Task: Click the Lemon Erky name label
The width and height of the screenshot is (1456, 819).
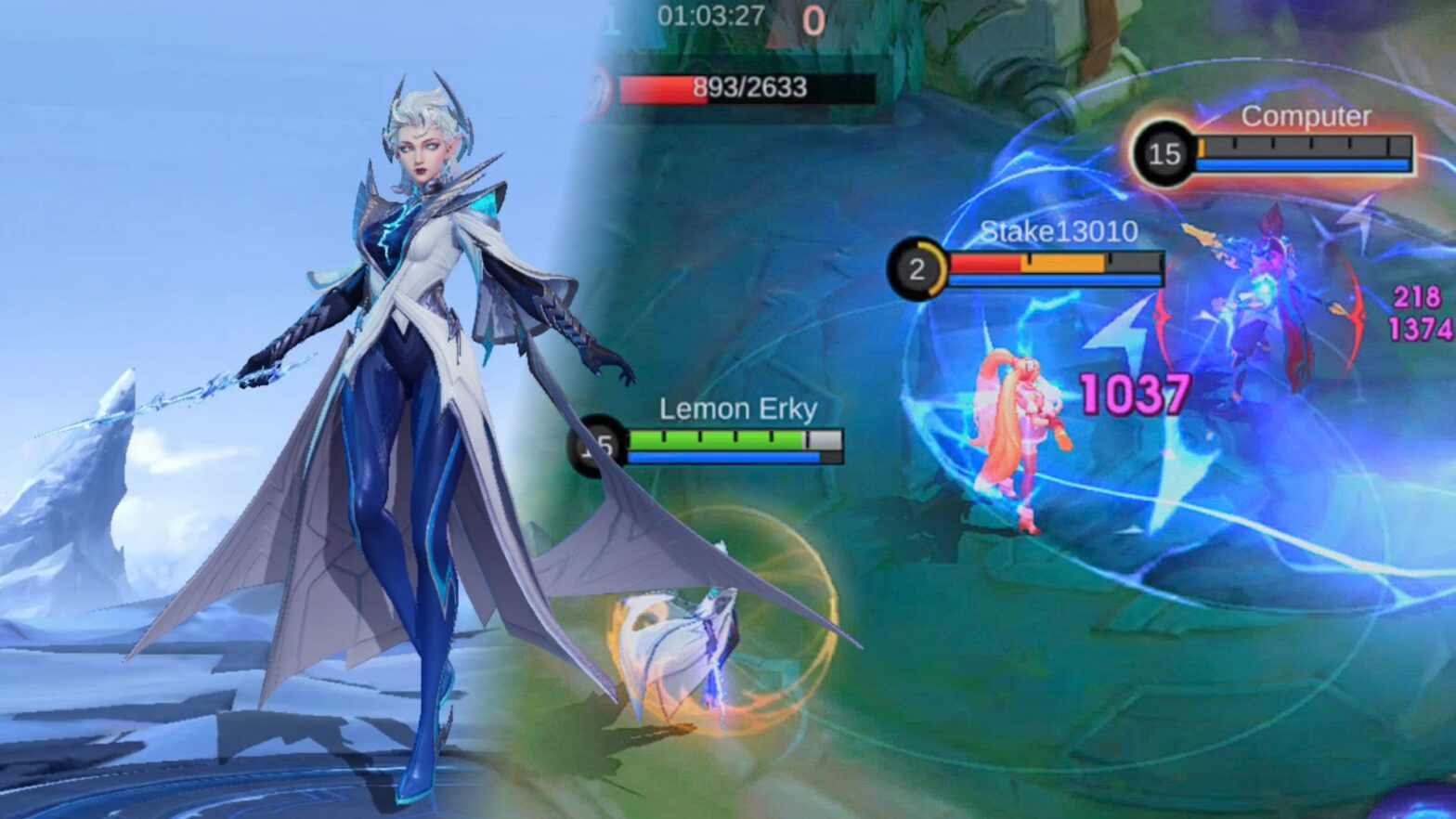Action: [738, 409]
